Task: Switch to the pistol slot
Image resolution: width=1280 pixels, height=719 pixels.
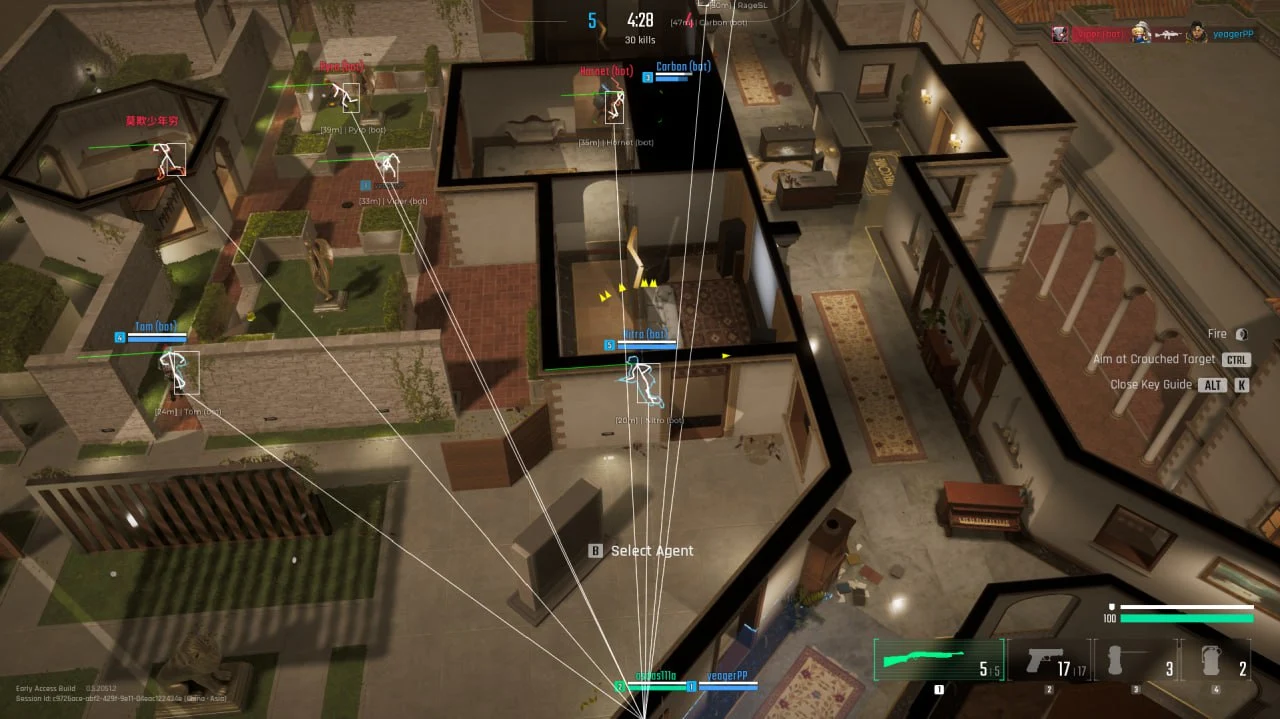Action: point(1049,661)
